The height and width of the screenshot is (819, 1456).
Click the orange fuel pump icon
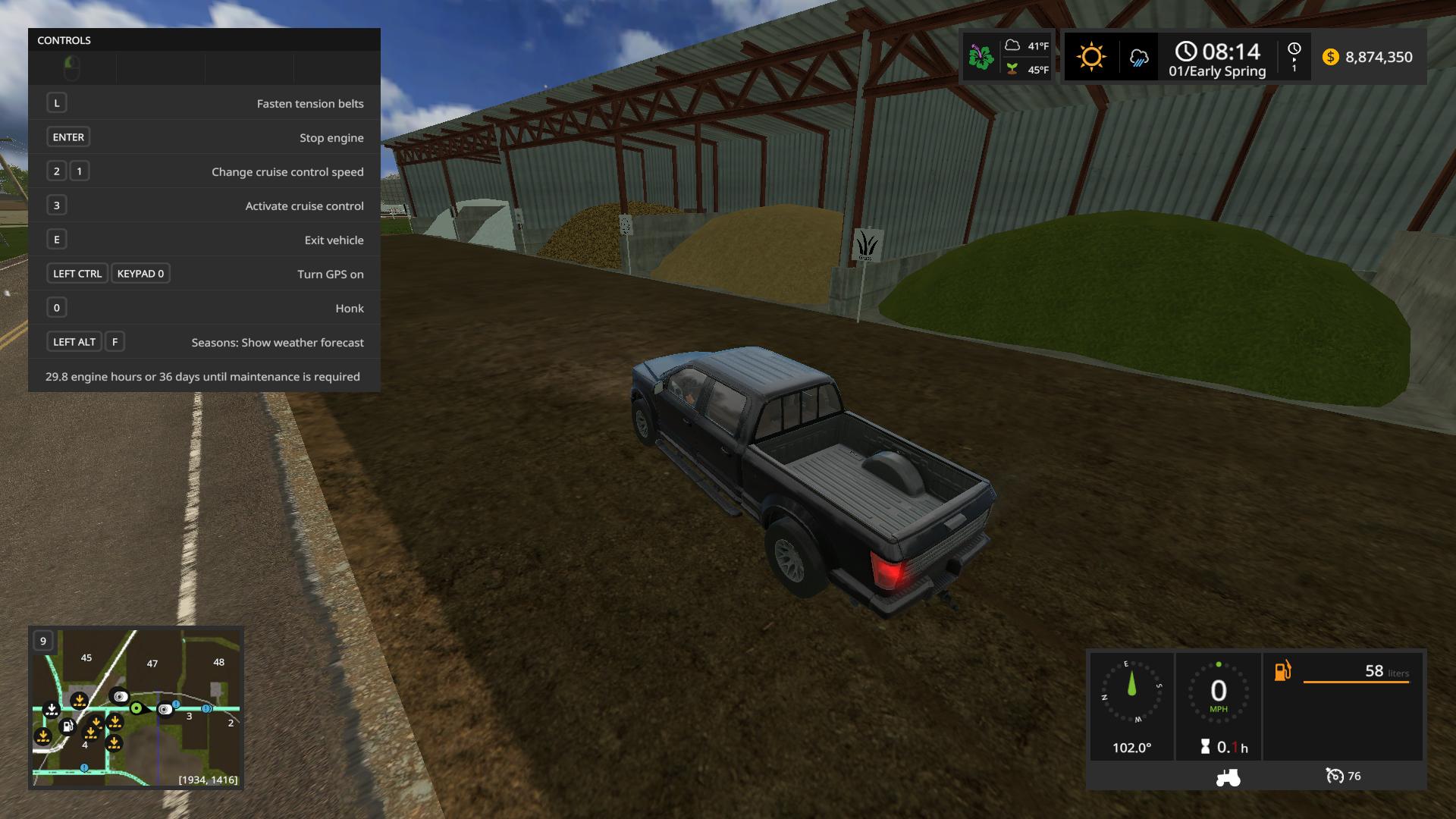tap(1282, 671)
